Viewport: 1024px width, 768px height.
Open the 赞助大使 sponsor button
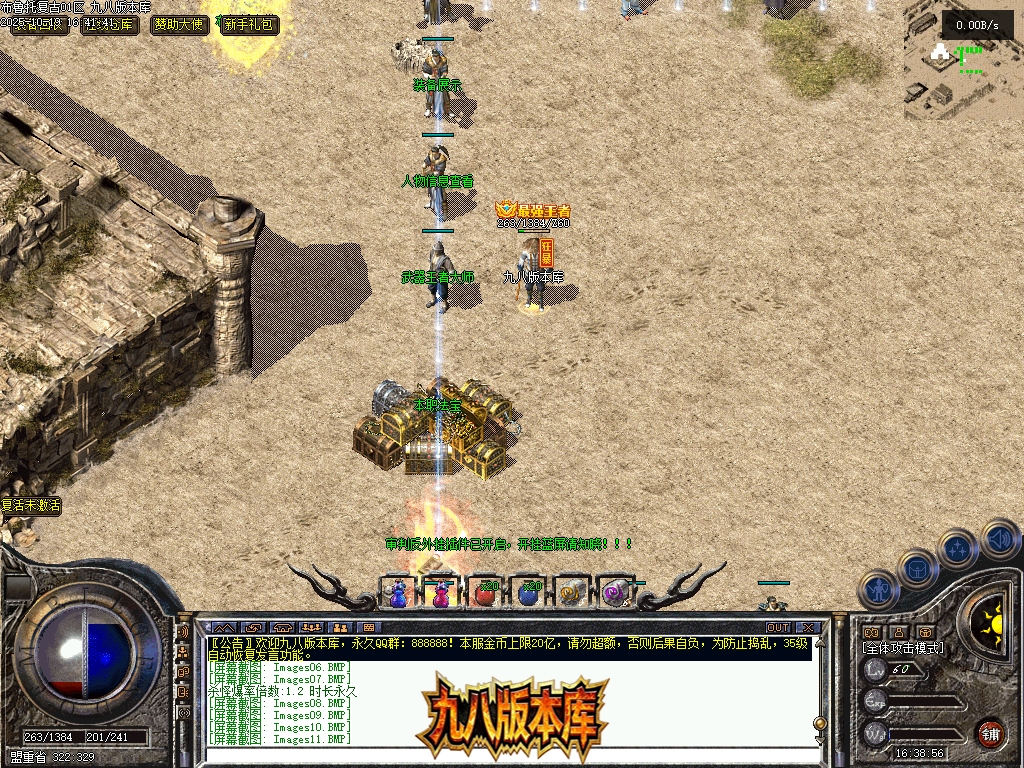[x=181, y=25]
